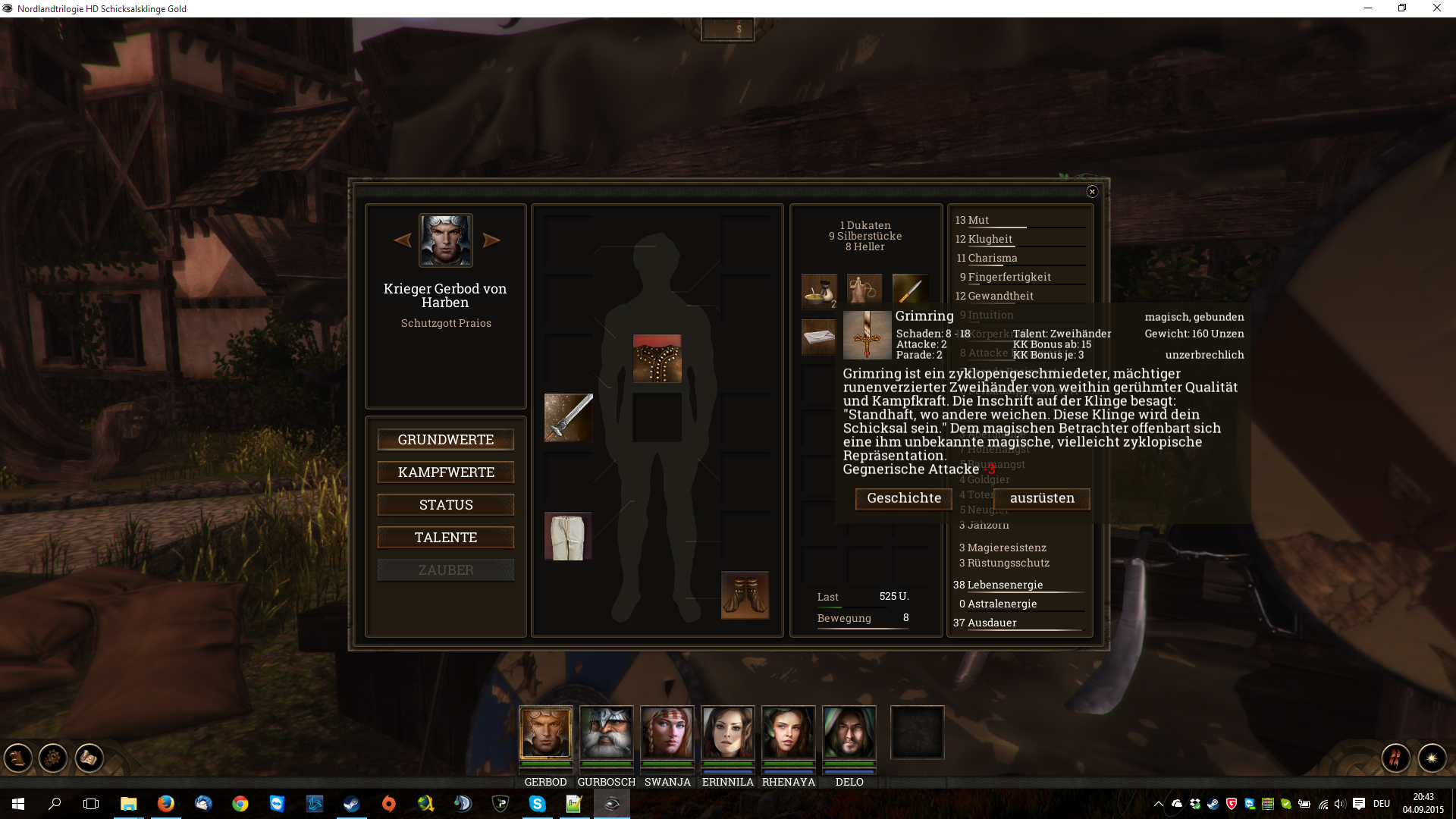Select the leather boots slot
This screenshot has width=1456, height=819.
coord(745,595)
